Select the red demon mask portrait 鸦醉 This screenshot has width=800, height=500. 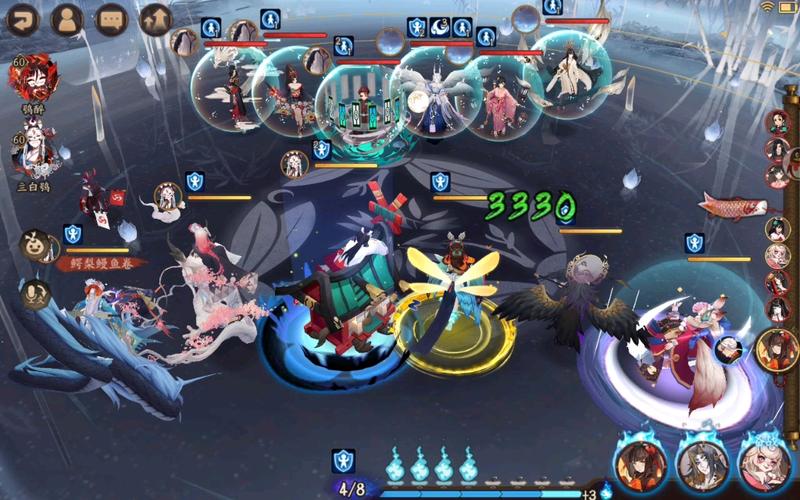(x=34, y=78)
